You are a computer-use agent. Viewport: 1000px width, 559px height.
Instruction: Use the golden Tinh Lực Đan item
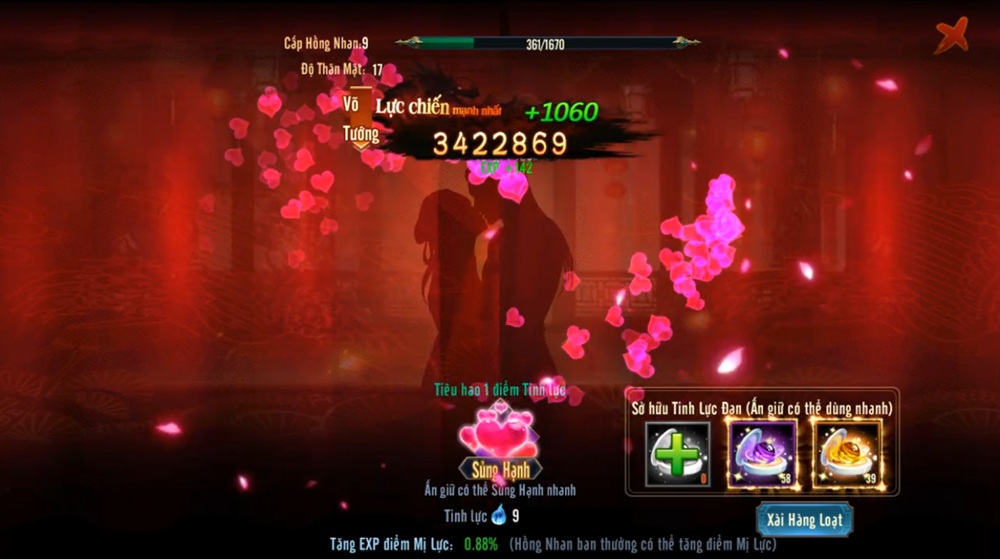click(x=846, y=453)
